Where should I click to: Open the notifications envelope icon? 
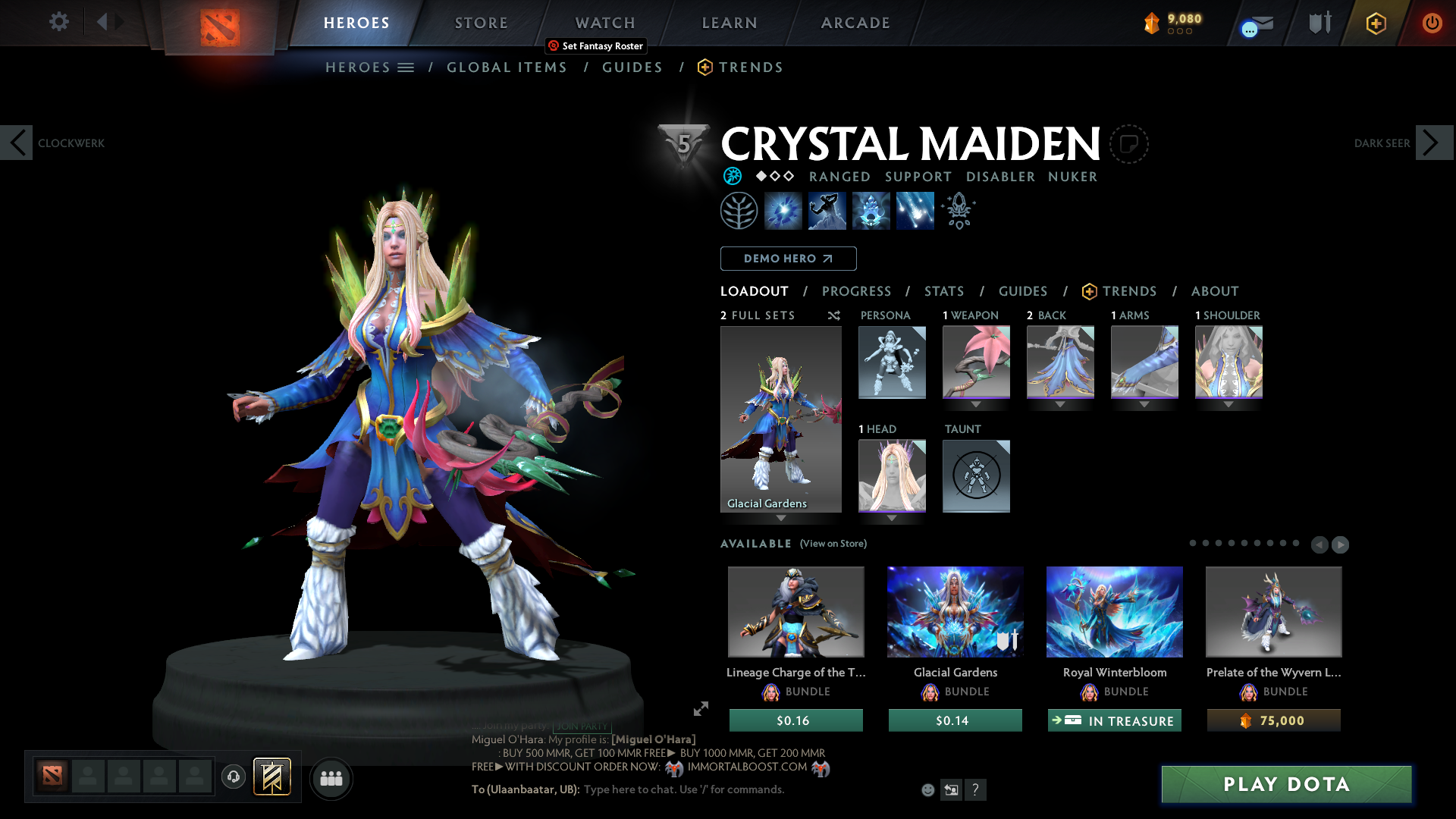tap(1254, 23)
